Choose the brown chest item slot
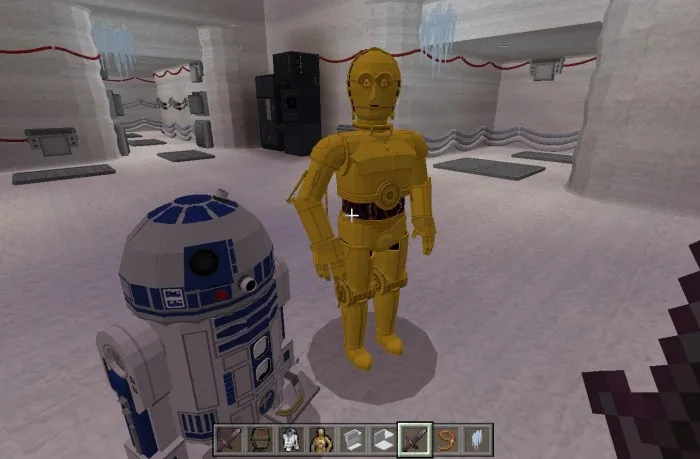 point(259,439)
